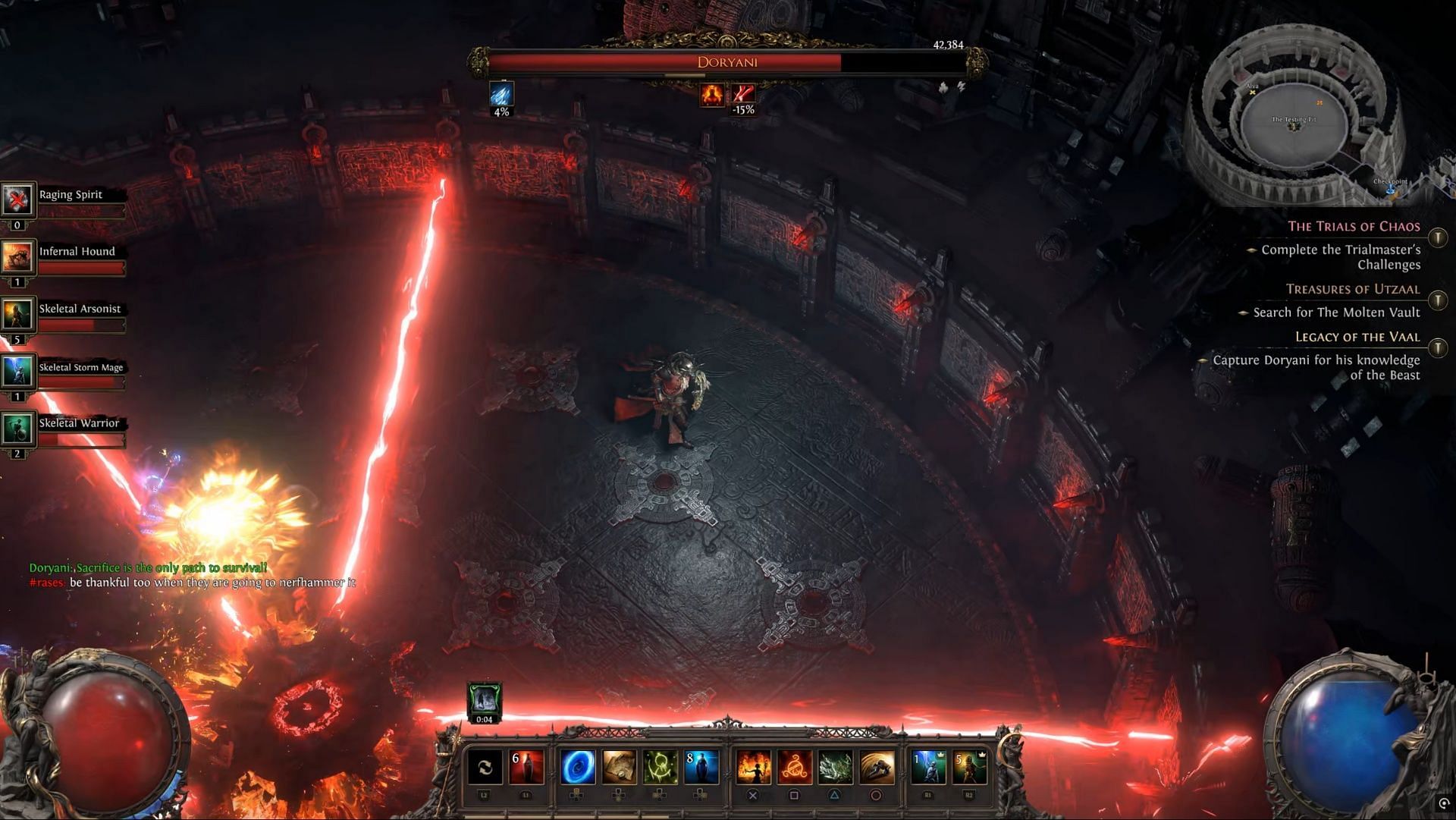Select the Raging Spirit minion portrait

17,200
